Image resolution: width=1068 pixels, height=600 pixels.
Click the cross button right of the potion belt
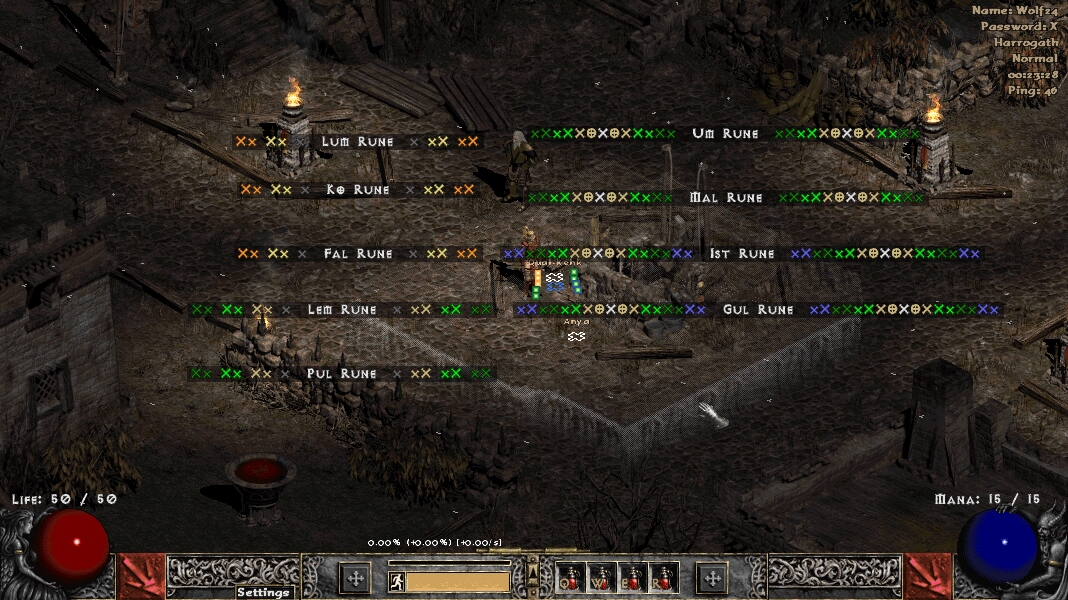712,577
